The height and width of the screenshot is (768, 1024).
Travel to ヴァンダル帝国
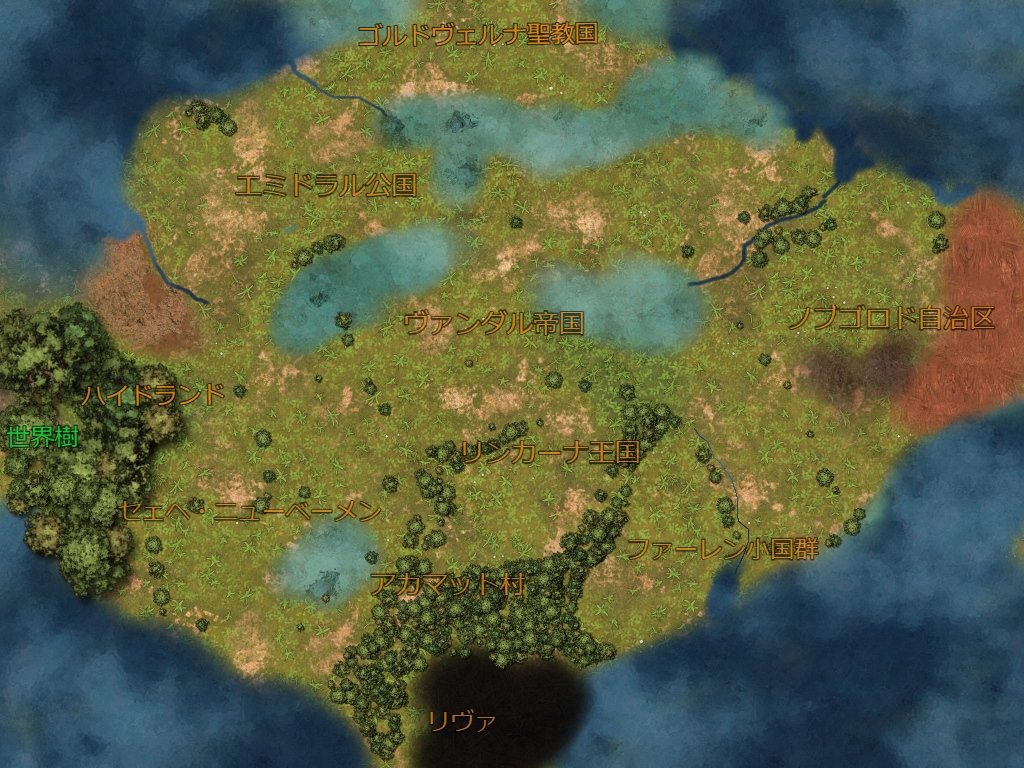493,322
